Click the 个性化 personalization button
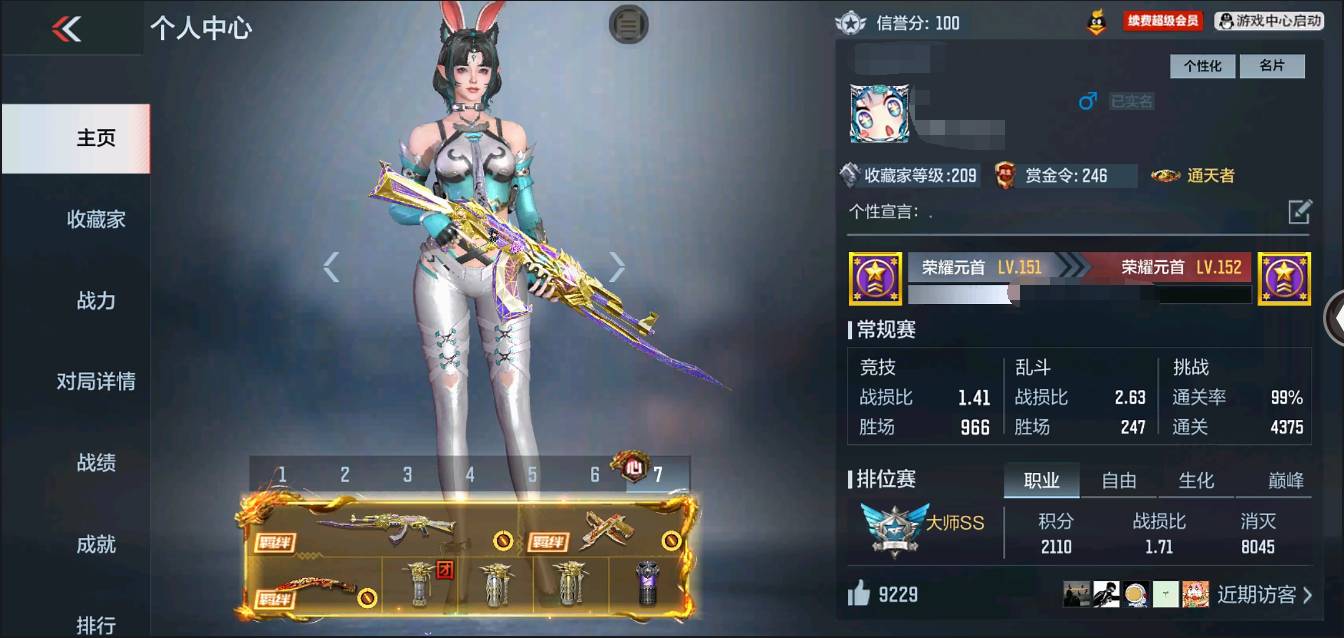 (x=1202, y=66)
